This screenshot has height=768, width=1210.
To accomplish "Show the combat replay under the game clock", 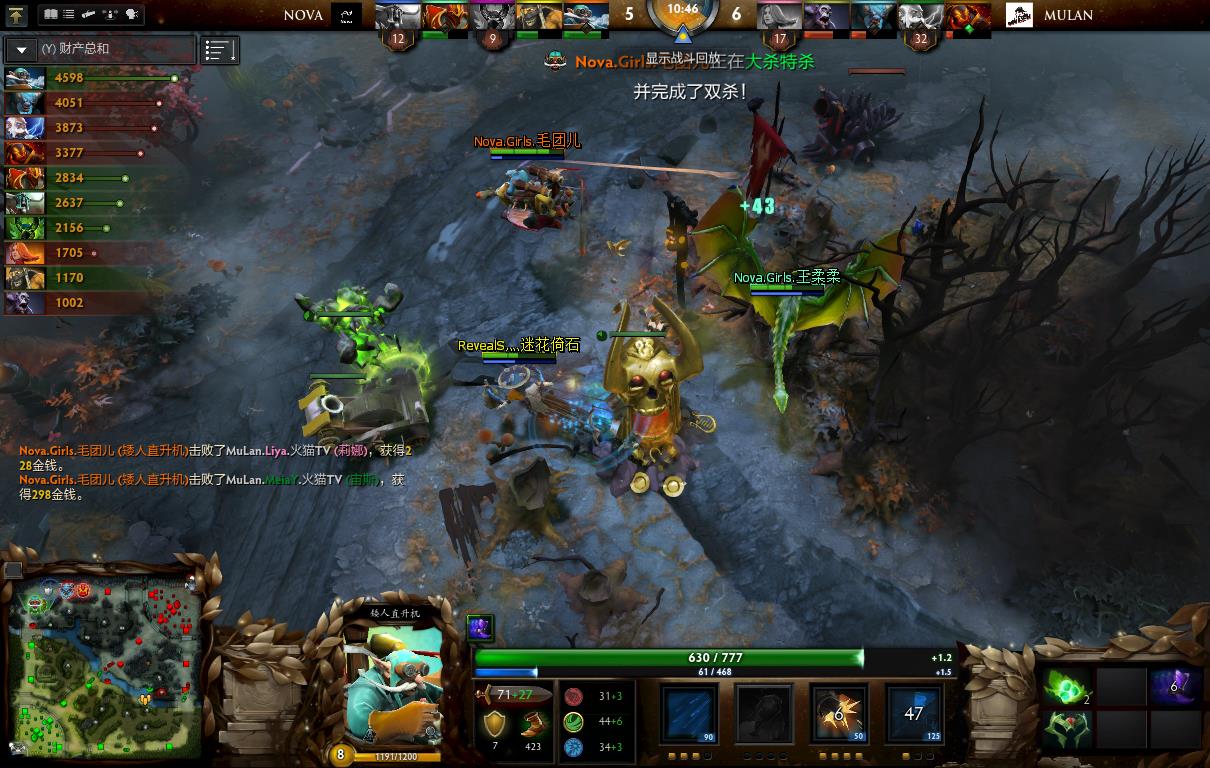I will click(x=683, y=59).
